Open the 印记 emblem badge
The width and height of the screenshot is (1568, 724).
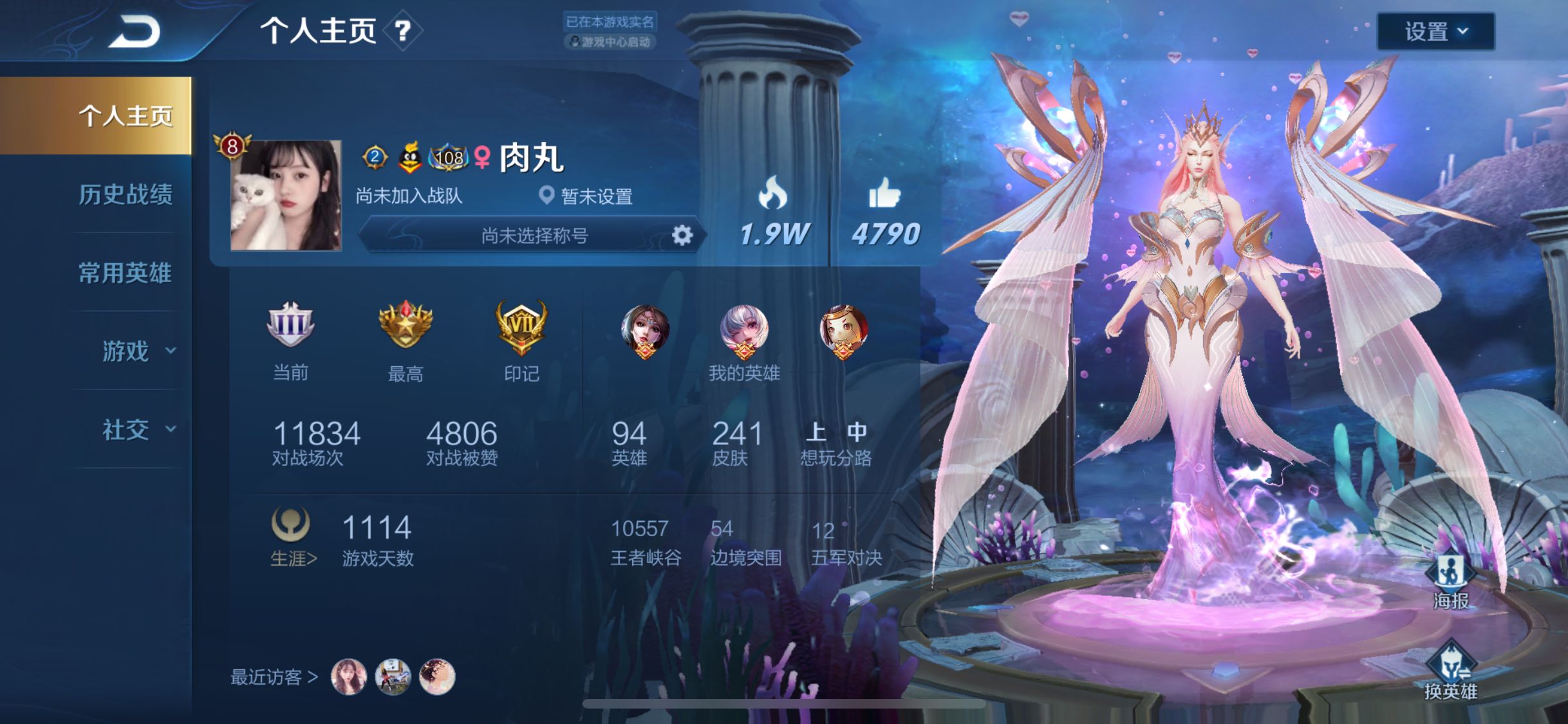pyautogui.click(x=521, y=328)
